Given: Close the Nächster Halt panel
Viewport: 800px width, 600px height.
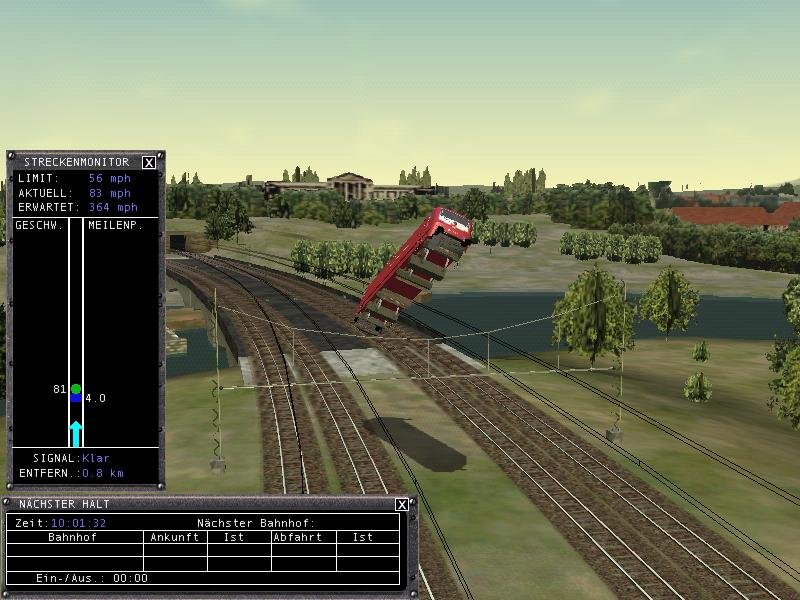Looking at the screenshot, I should point(401,505).
